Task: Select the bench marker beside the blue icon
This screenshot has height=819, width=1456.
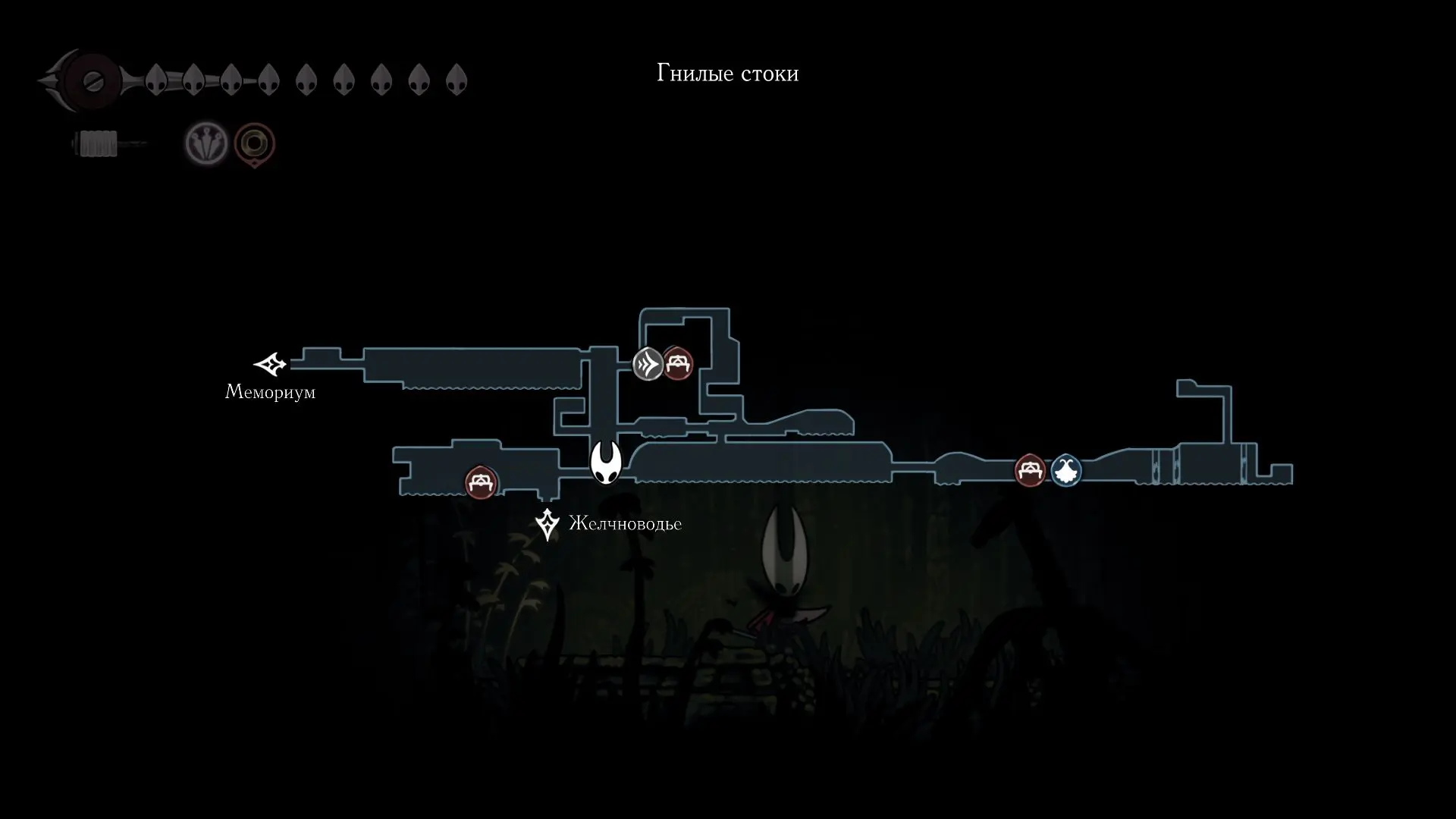Action: [1030, 471]
